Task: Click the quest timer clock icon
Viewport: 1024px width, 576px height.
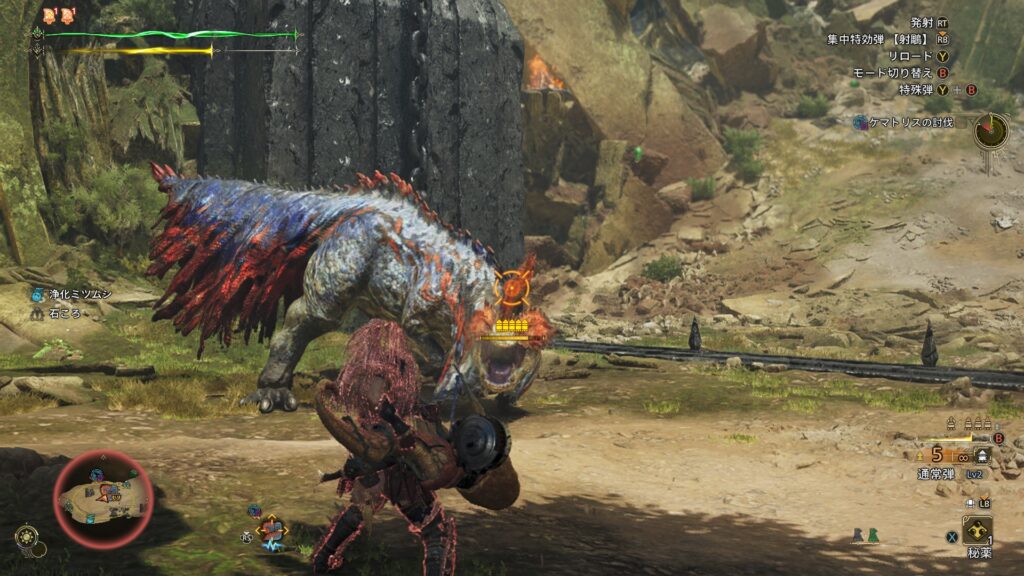Action: (991, 130)
